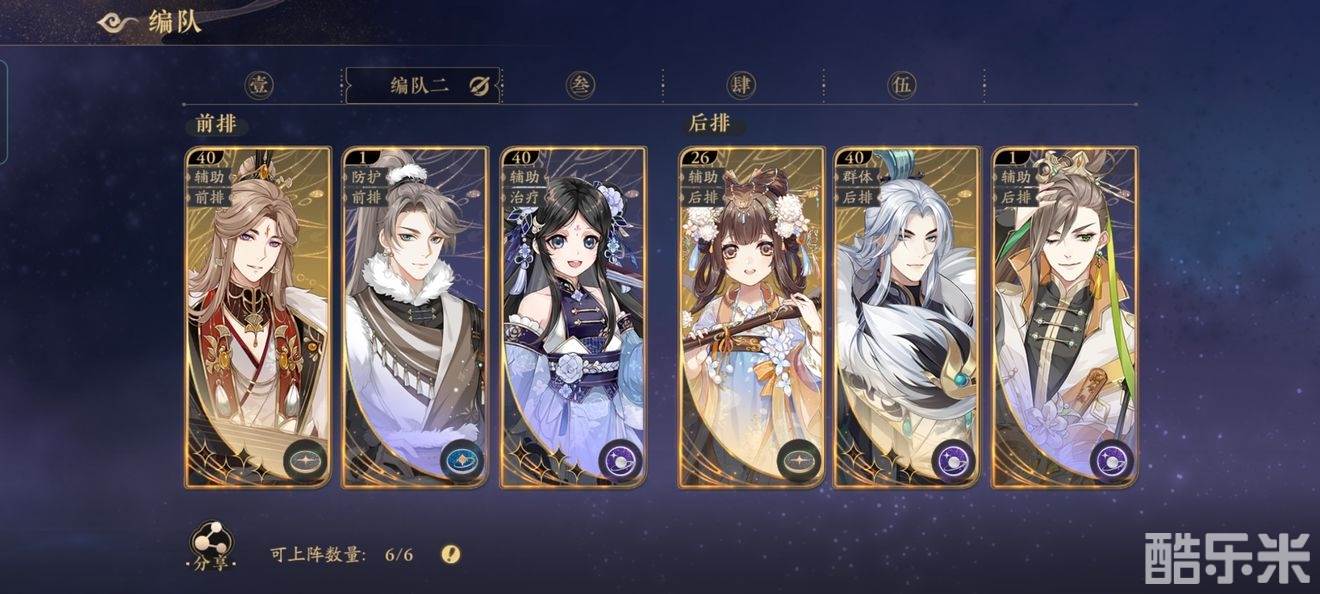Select the 编队二 team tab
The image size is (1320, 594).
click(419, 86)
